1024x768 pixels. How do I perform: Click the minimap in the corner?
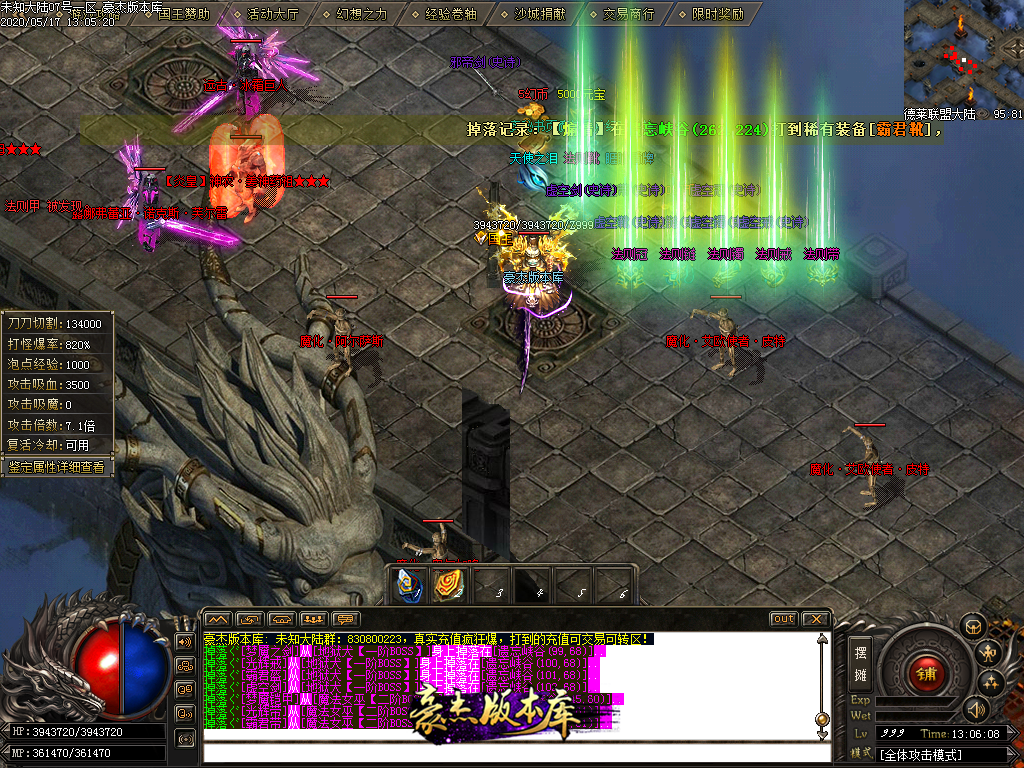[963, 52]
